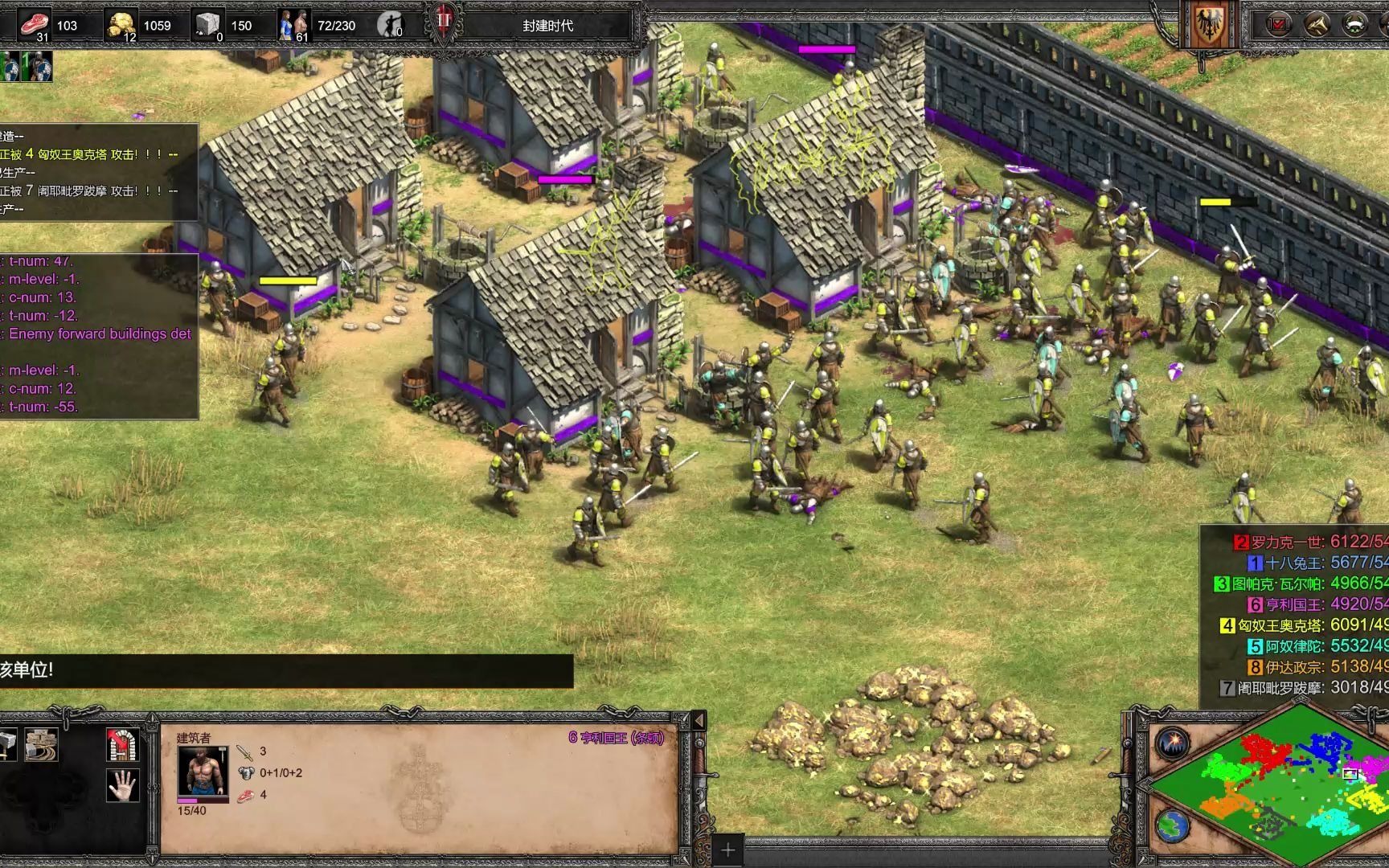Open chat with the horn icon
The height and width of the screenshot is (868, 1389).
[x=1317, y=24]
